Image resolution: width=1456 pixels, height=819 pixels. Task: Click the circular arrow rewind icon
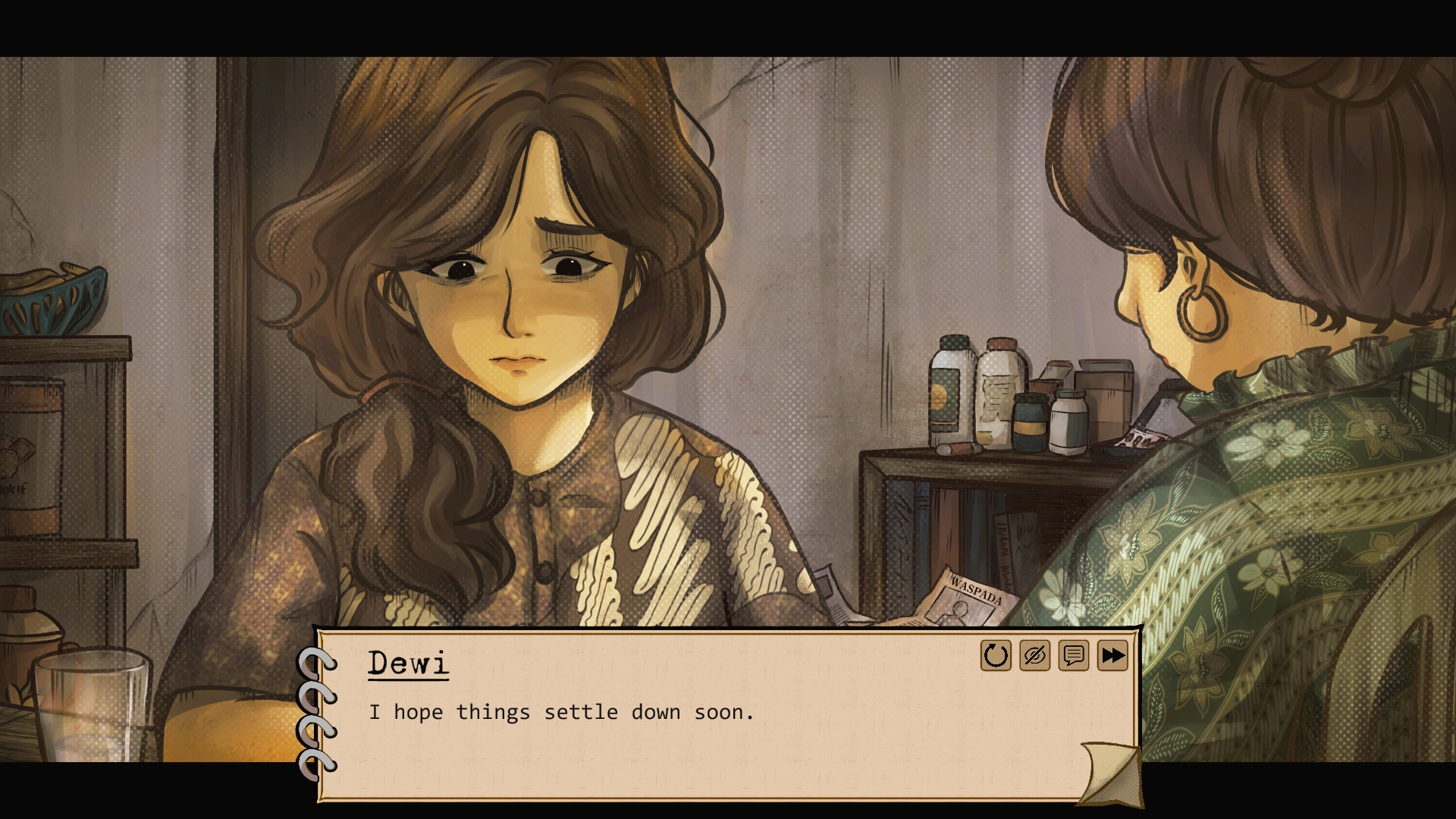tap(995, 656)
